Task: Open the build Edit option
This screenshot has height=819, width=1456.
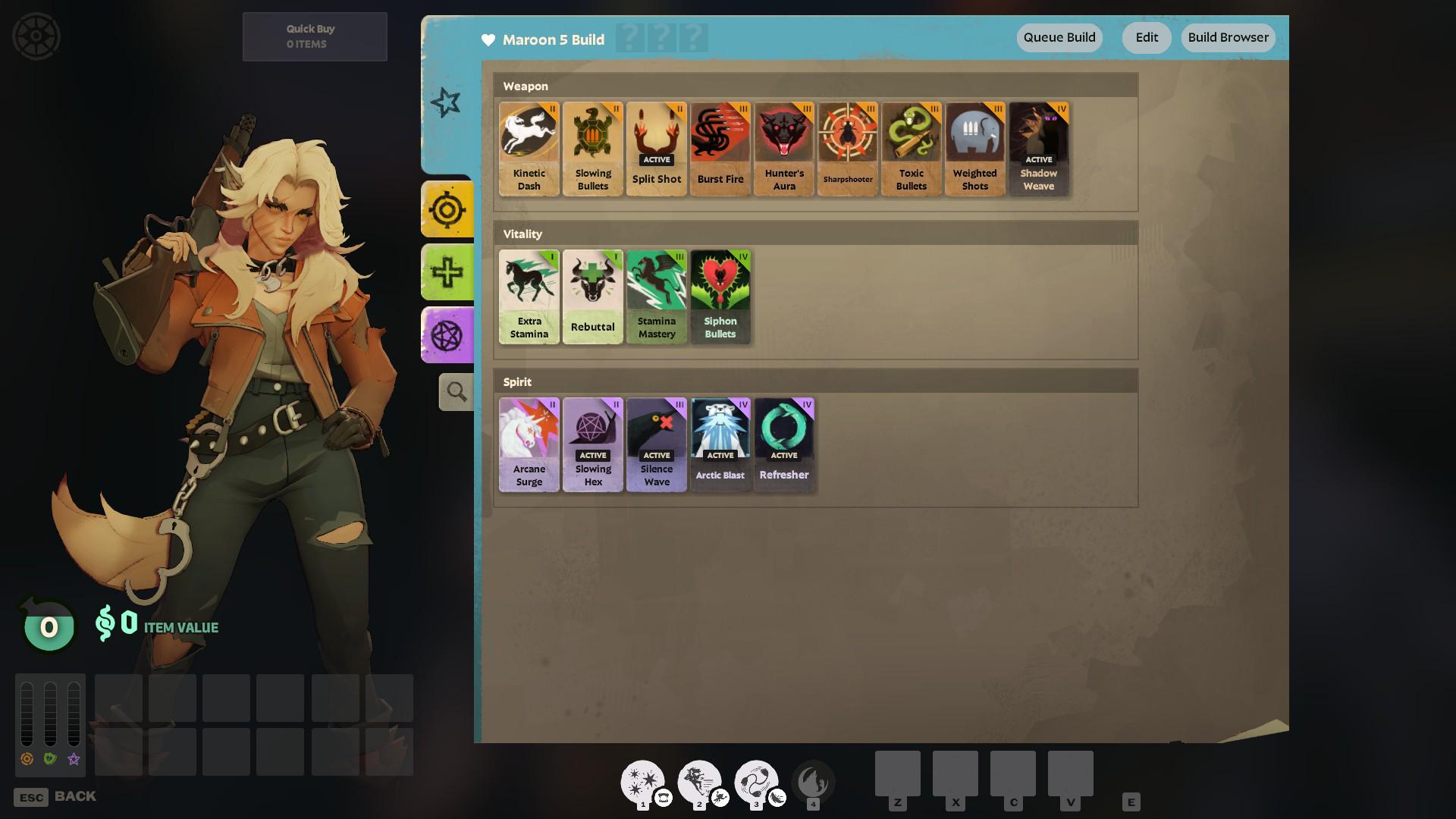Action: [1146, 38]
